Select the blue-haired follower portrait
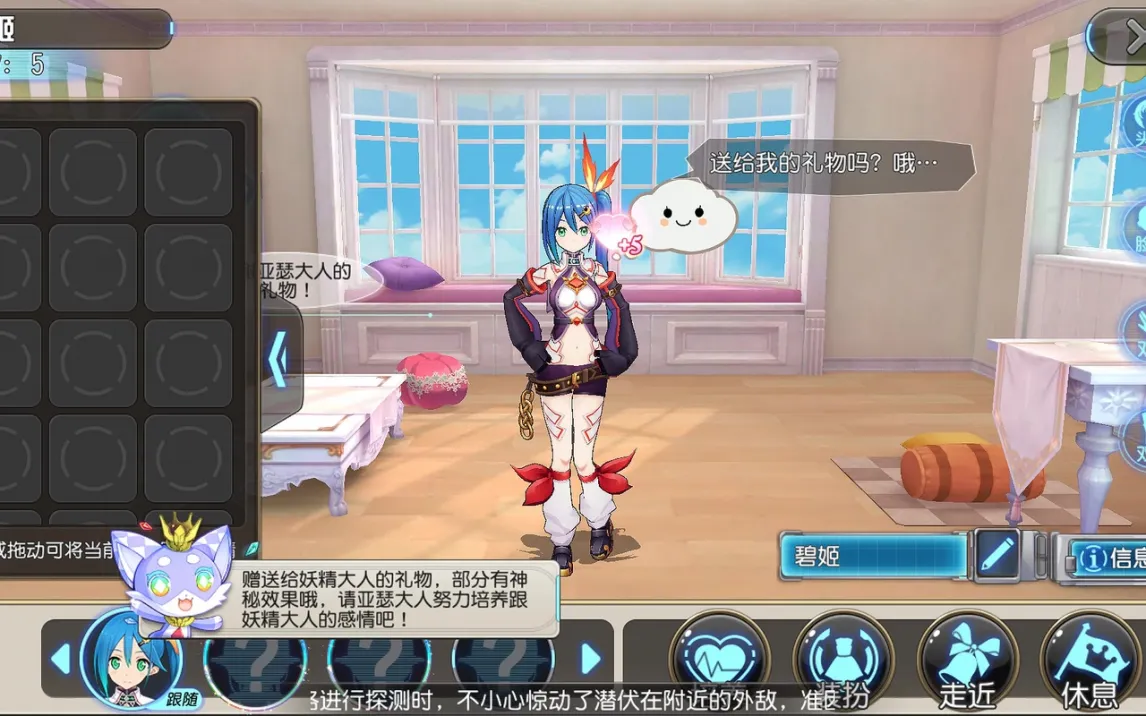The image size is (1146, 716). (127, 657)
